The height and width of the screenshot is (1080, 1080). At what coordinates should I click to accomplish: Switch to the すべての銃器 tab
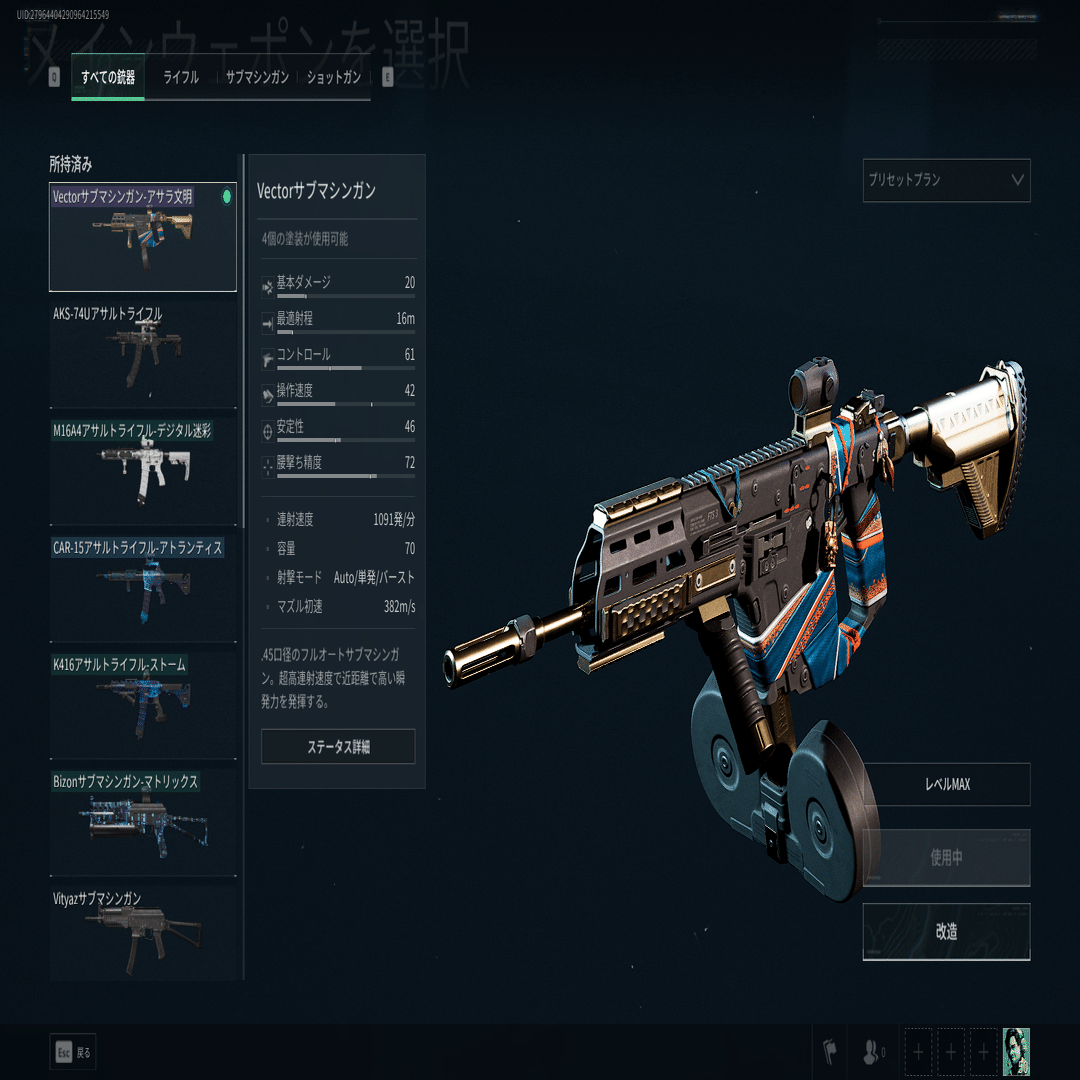coord(108,78)
